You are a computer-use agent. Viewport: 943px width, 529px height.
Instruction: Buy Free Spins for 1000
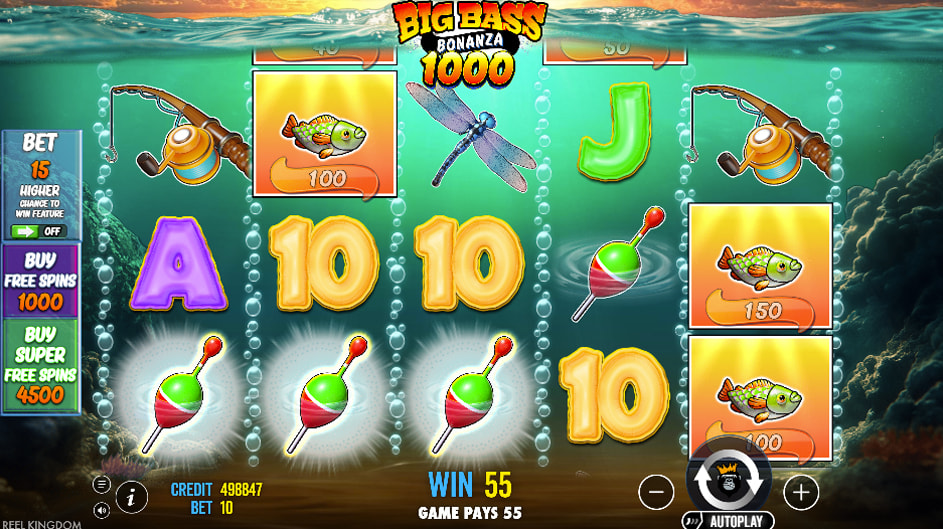pos(41,281)
